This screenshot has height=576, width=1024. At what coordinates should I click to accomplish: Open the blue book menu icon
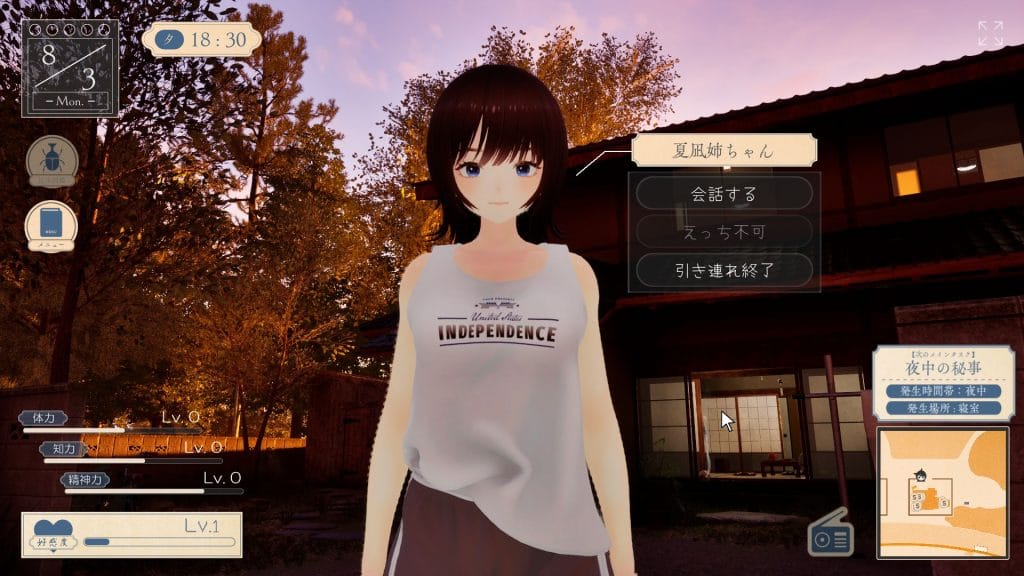[x=51, y=224]
